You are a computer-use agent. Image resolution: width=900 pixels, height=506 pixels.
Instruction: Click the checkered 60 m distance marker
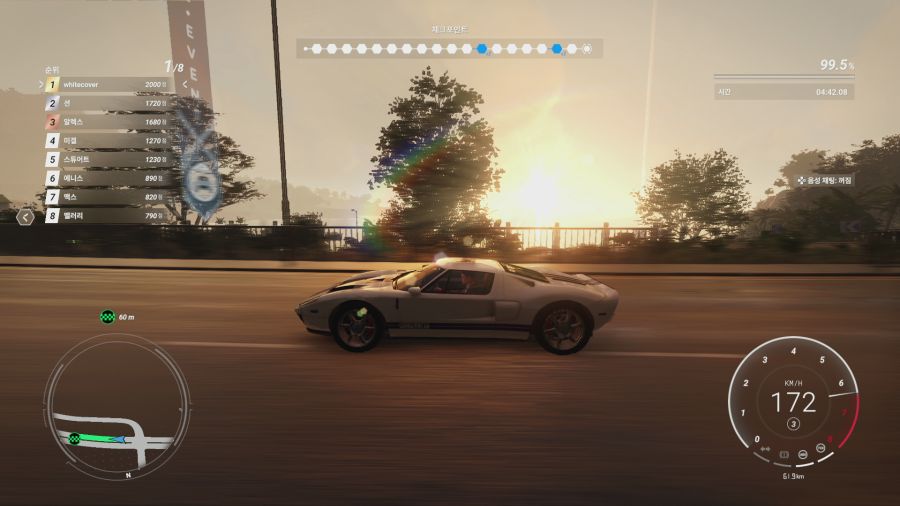[108, 317]
